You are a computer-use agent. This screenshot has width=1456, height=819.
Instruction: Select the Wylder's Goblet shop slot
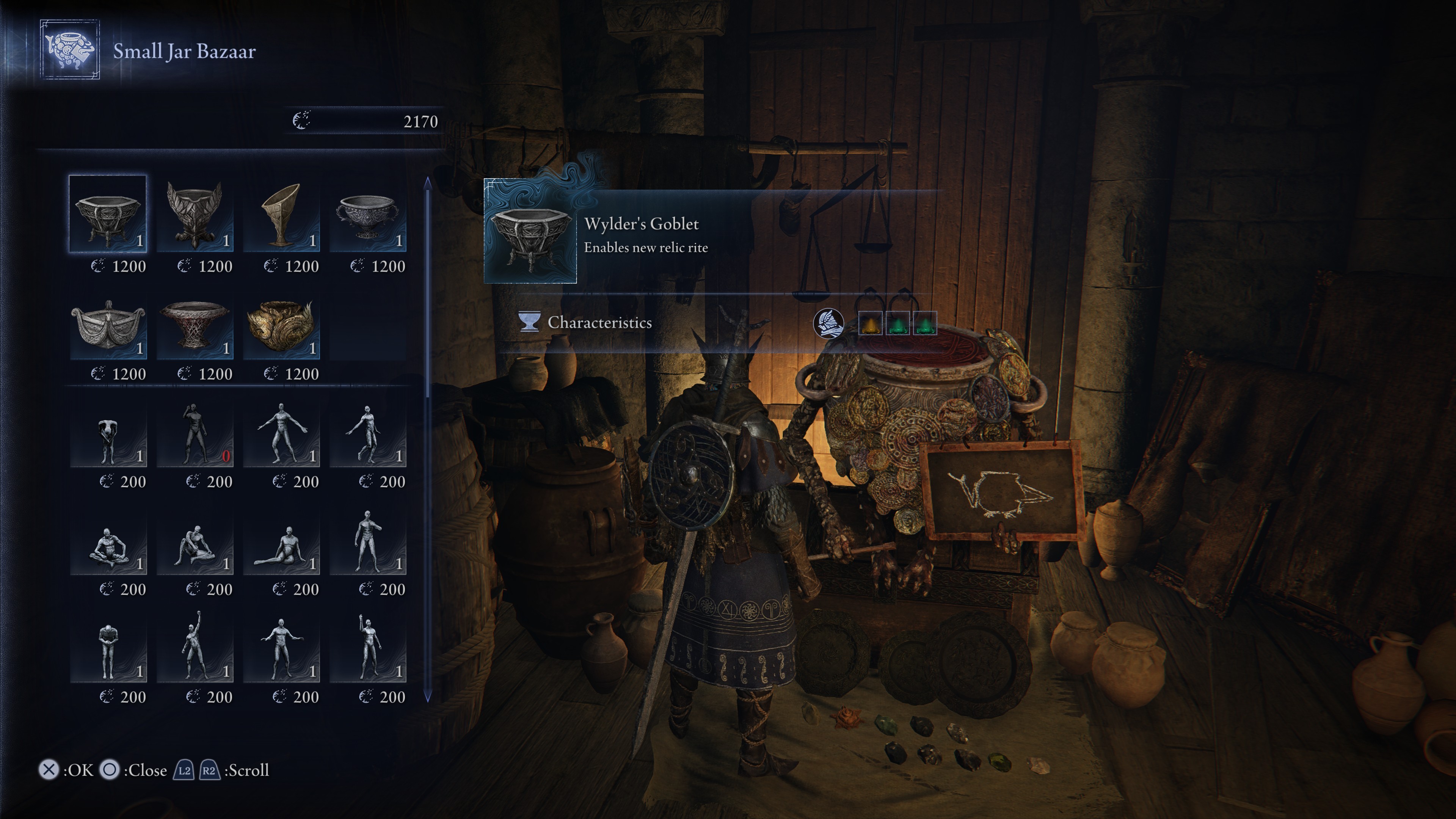click(107, 213)
